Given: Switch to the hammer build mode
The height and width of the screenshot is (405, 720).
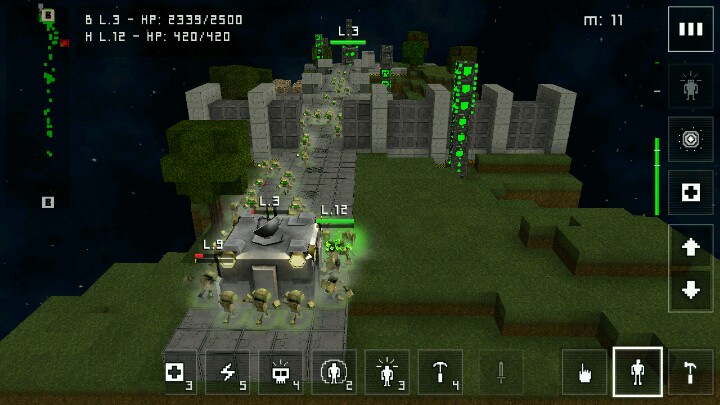Looking at the screenshot, I should click(691, 373).
